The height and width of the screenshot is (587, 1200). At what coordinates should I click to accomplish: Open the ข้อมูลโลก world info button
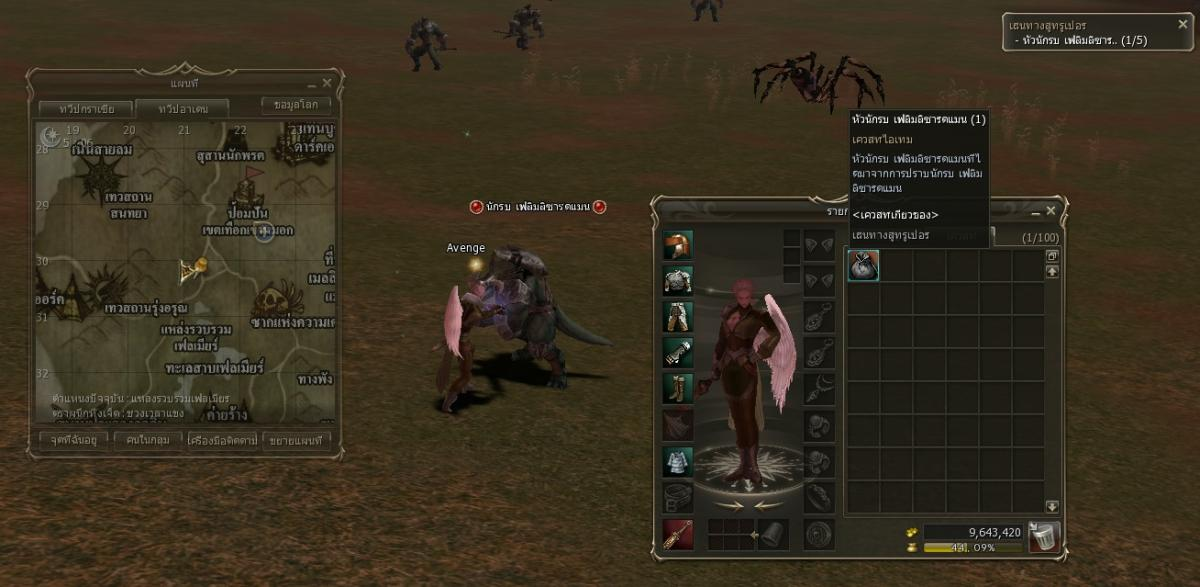pos(296,105)
